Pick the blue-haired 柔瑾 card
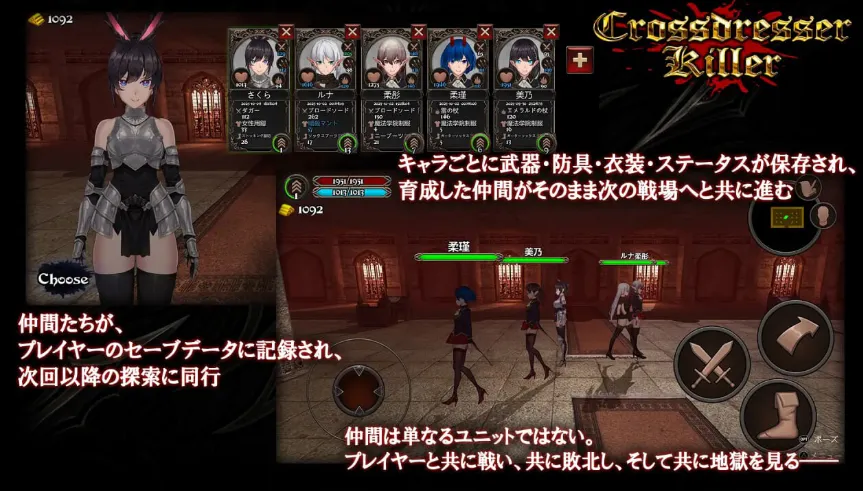863x491 pixels. pos(457,88)
